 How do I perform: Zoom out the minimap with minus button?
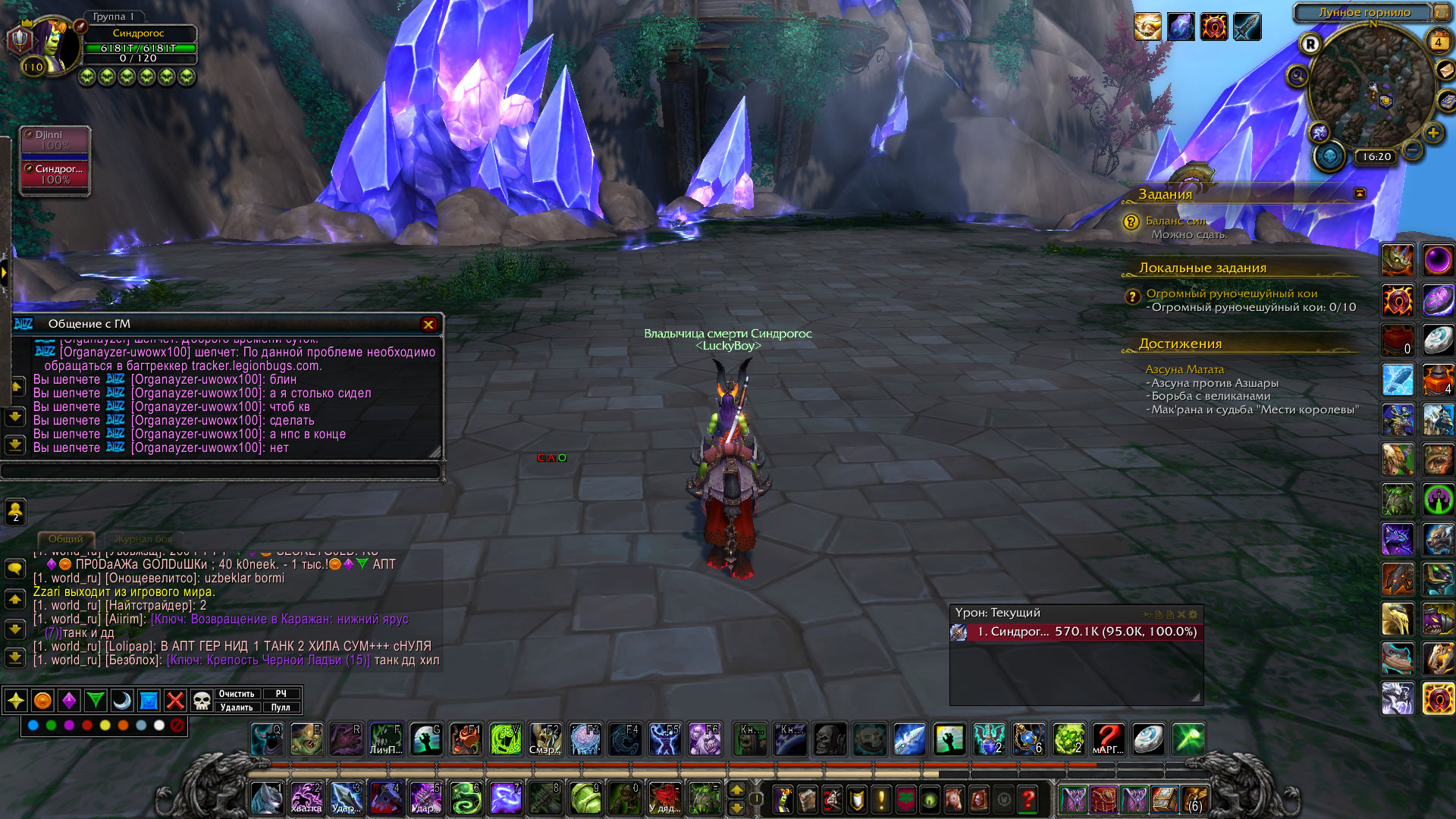[1412, 149]
